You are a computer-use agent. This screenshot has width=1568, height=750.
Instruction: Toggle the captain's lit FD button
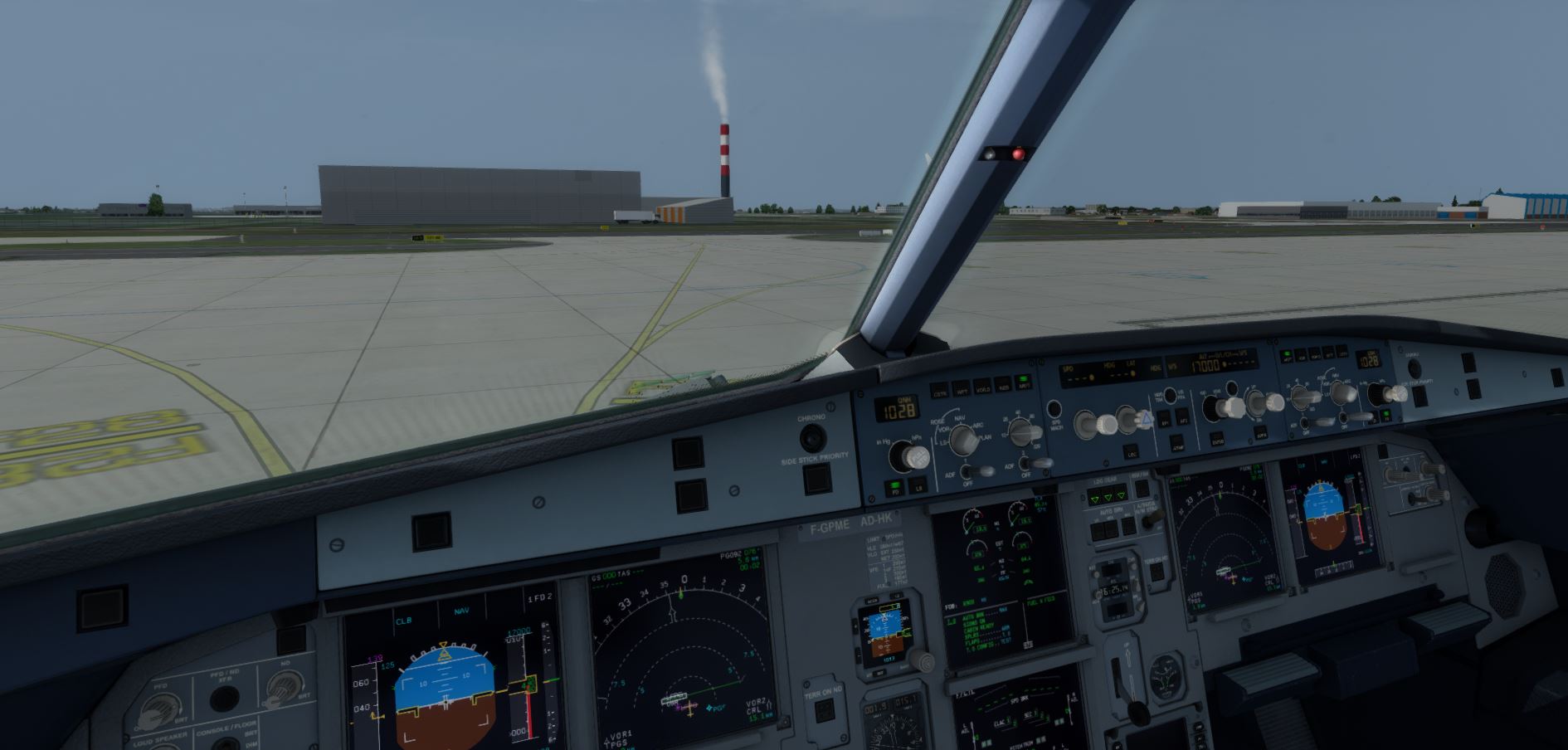tap(894, 487)
